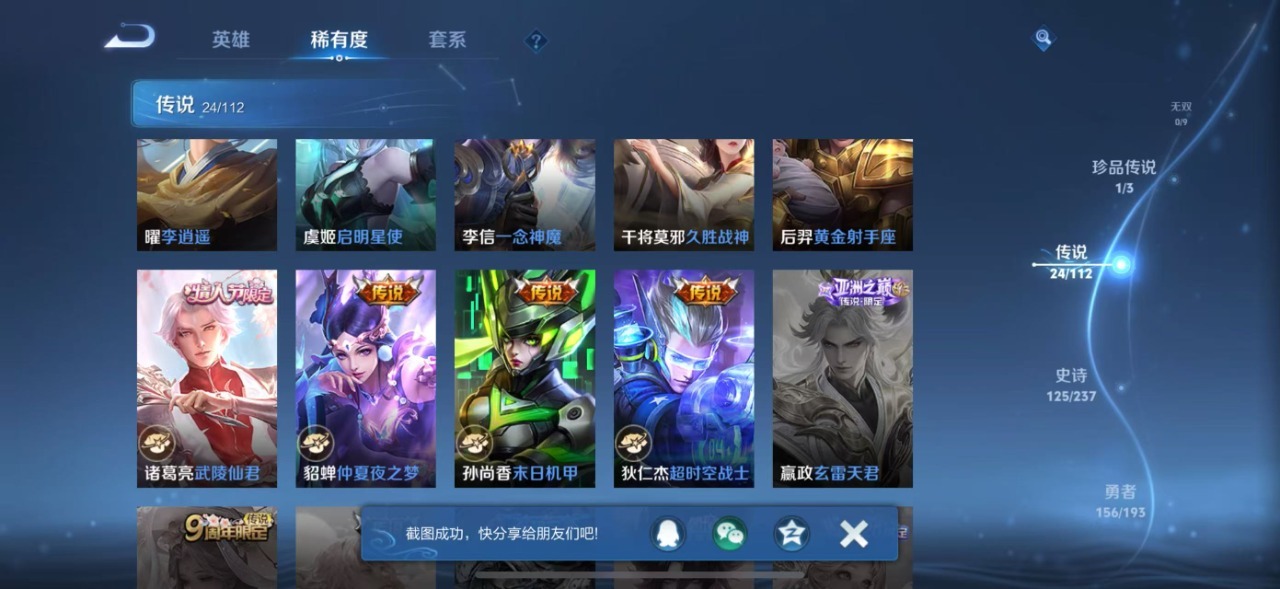Viewport: 1280px width, 589px height.
Task: Select the 稀有度 tab
Action: pos(339,40)
